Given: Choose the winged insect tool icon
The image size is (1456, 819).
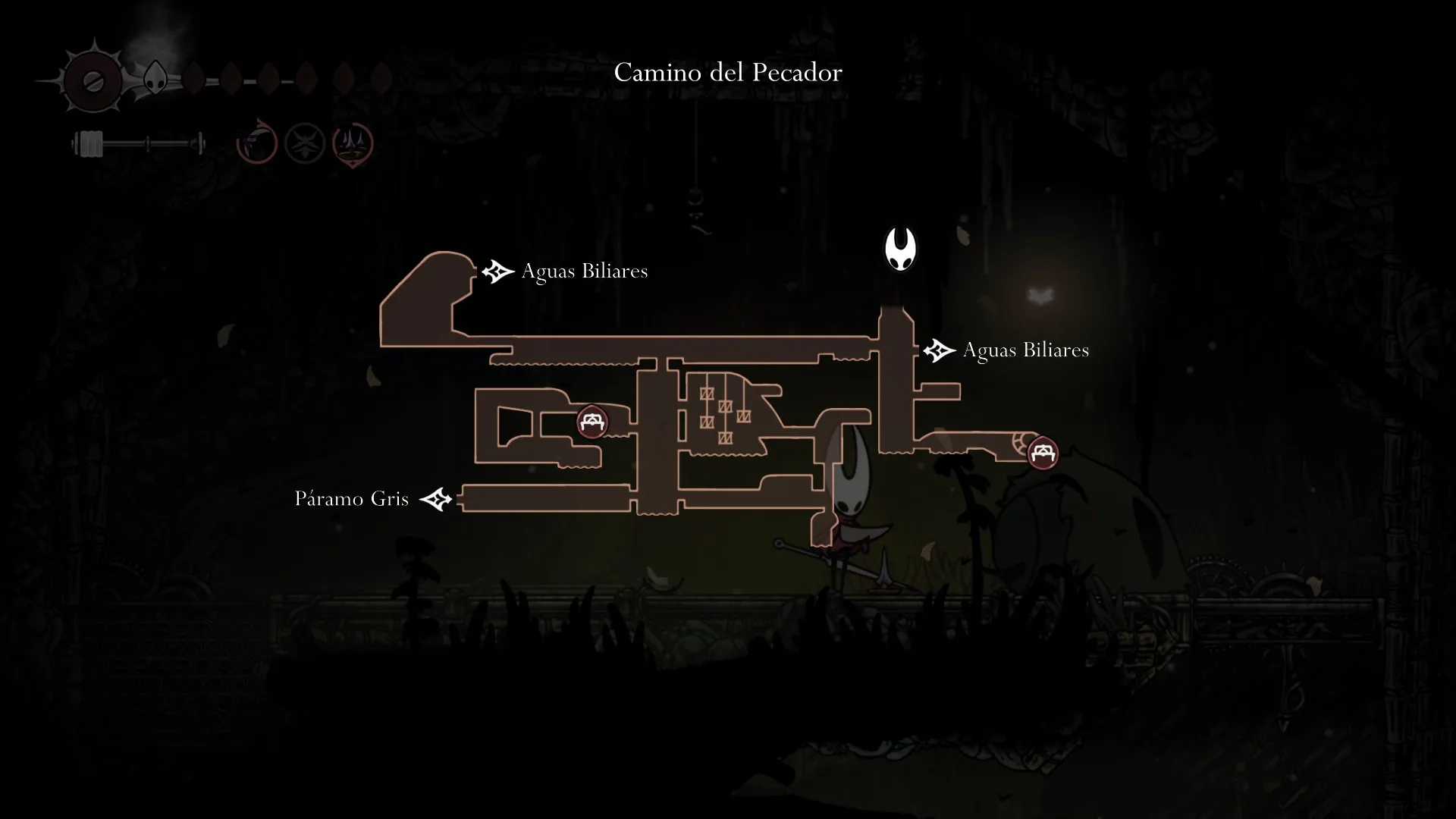Looking at the screenshot, I should 305,143.
